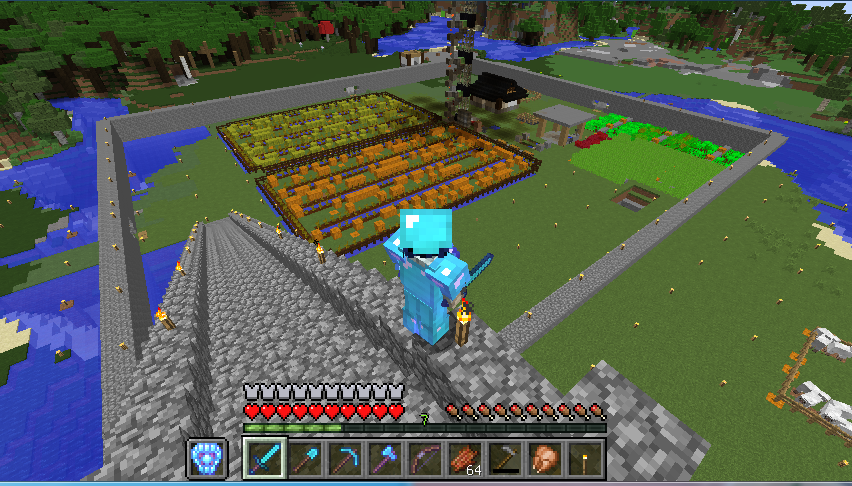Choose the diamond pickaxe in the hotbar
Image resolution: width=852 pixels, height=486 pixels.
345,459
